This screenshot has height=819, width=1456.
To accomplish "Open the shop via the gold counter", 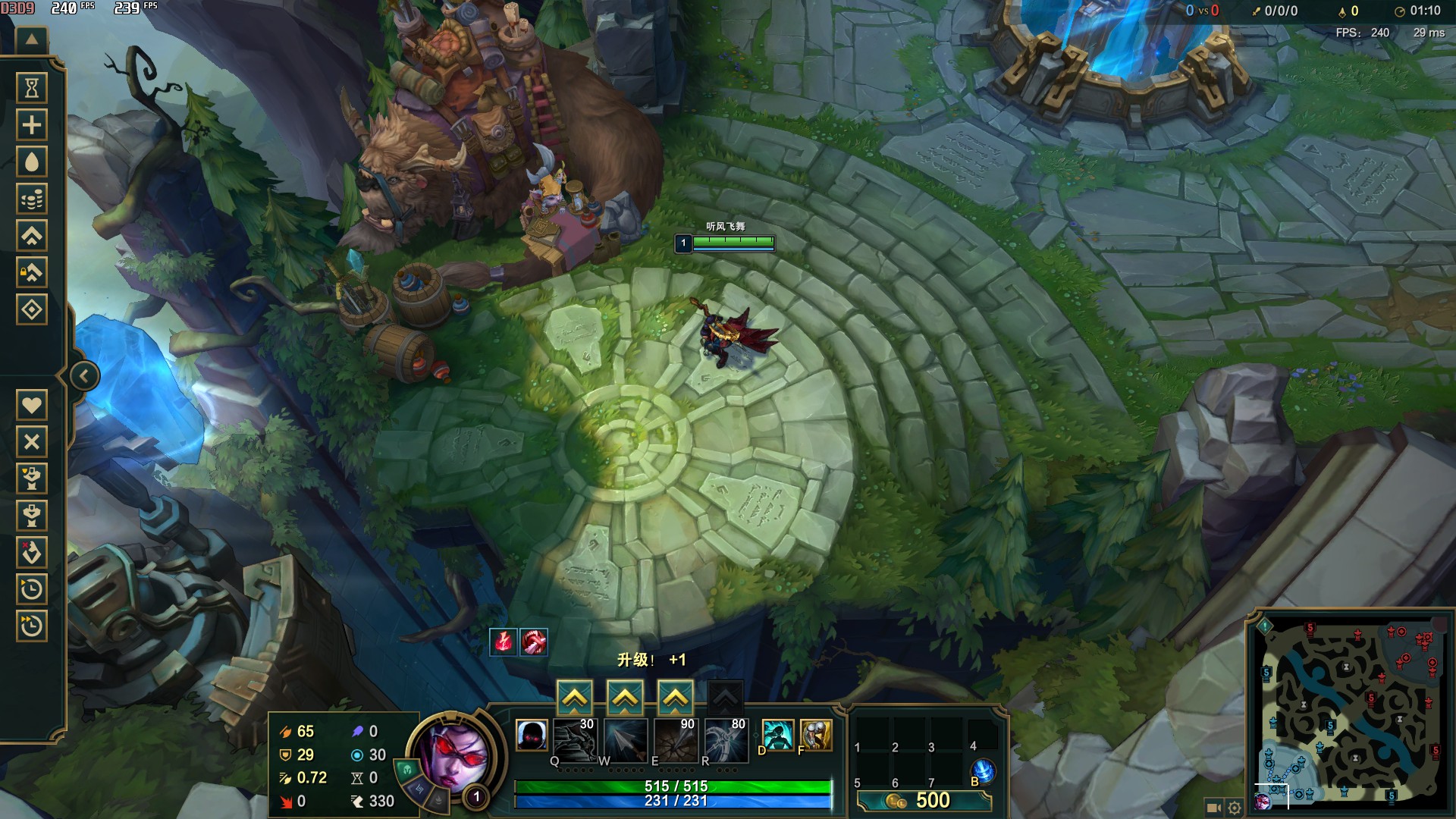I will coord(924,801).
